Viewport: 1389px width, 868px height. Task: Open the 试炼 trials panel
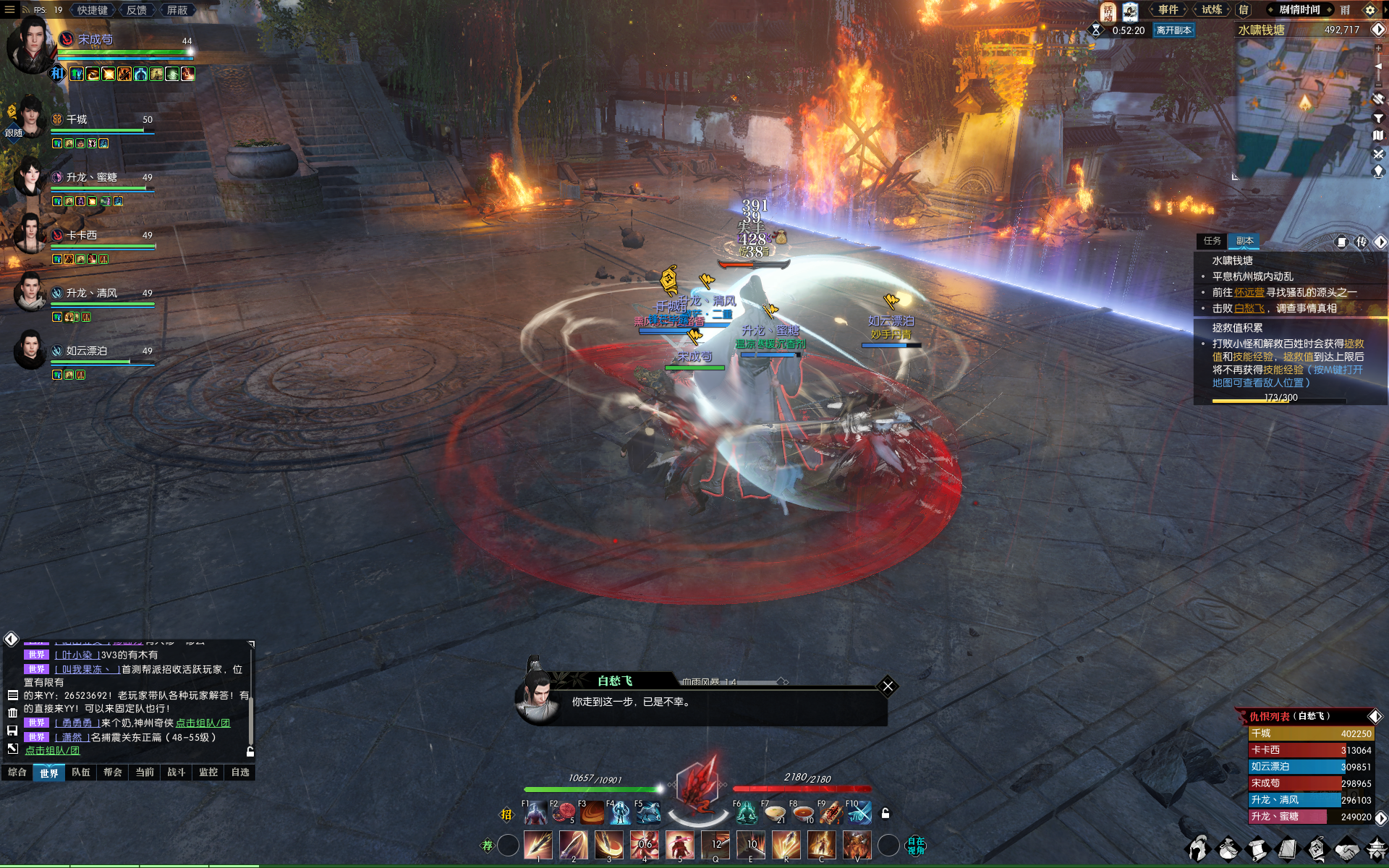[x=1212, y=10]
